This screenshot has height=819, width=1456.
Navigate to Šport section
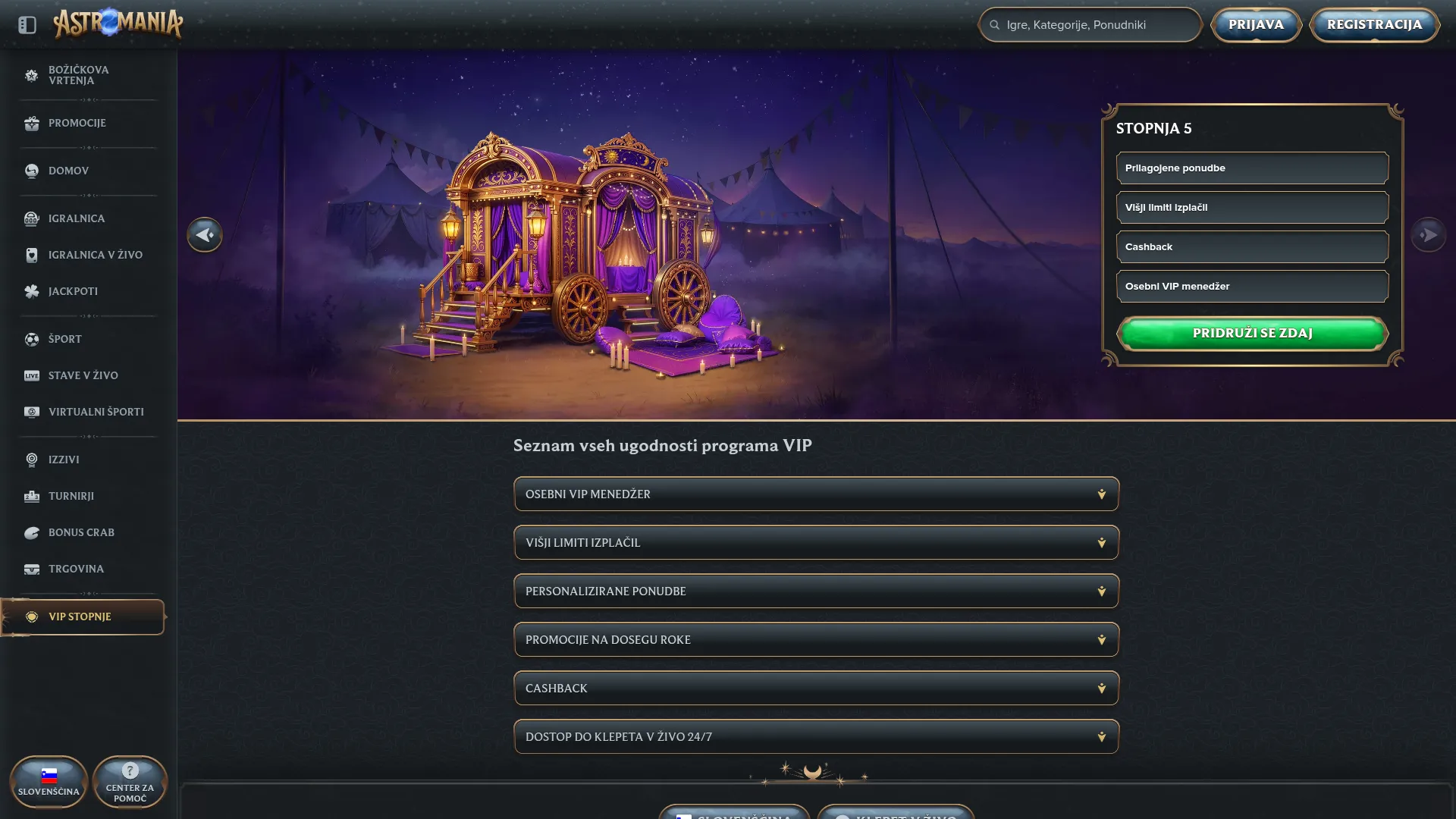[64, 339]
